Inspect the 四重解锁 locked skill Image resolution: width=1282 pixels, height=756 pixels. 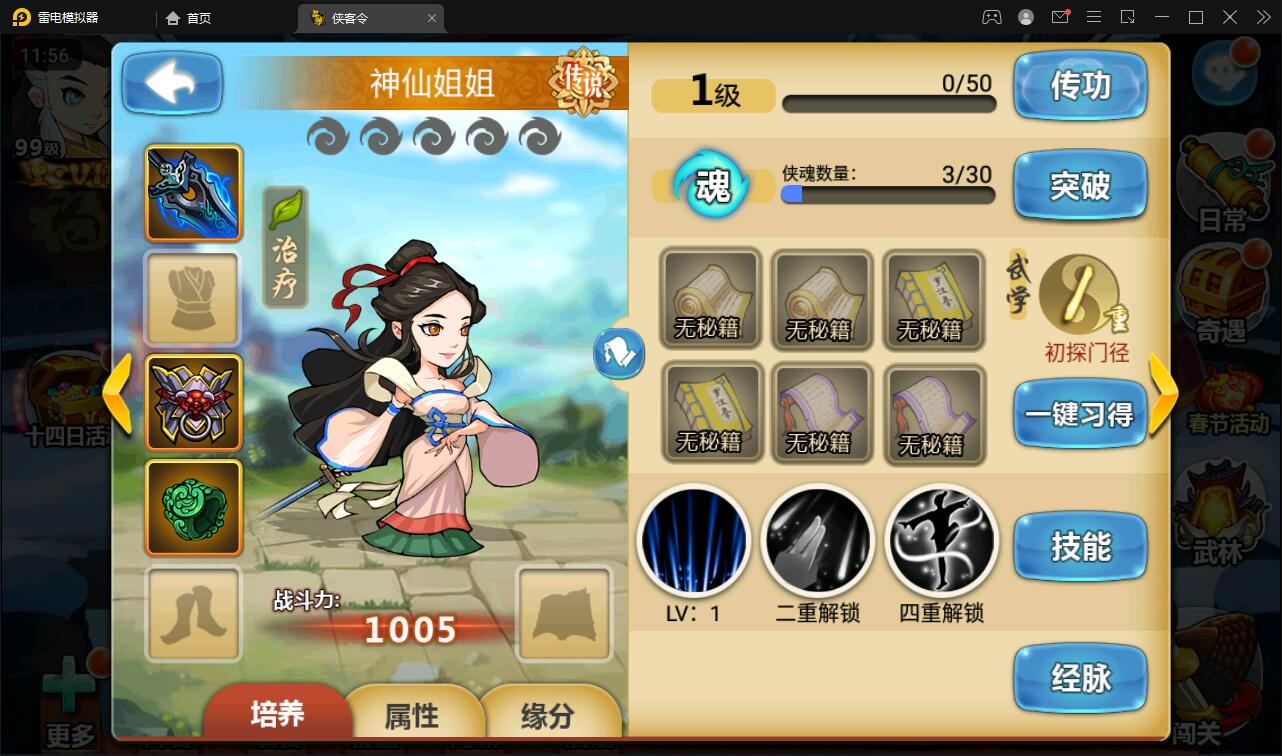point(940,540)
